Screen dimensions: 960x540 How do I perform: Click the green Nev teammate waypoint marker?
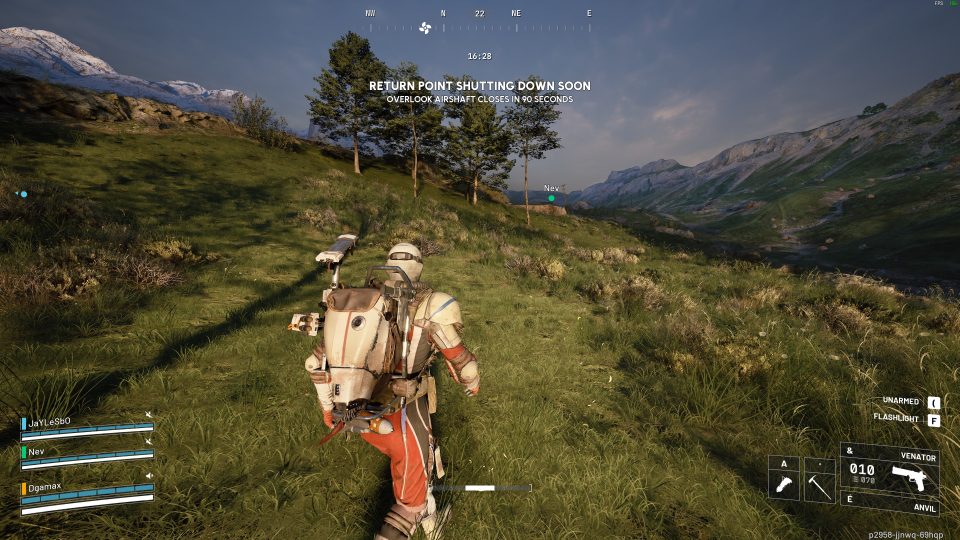pos(551,198)
